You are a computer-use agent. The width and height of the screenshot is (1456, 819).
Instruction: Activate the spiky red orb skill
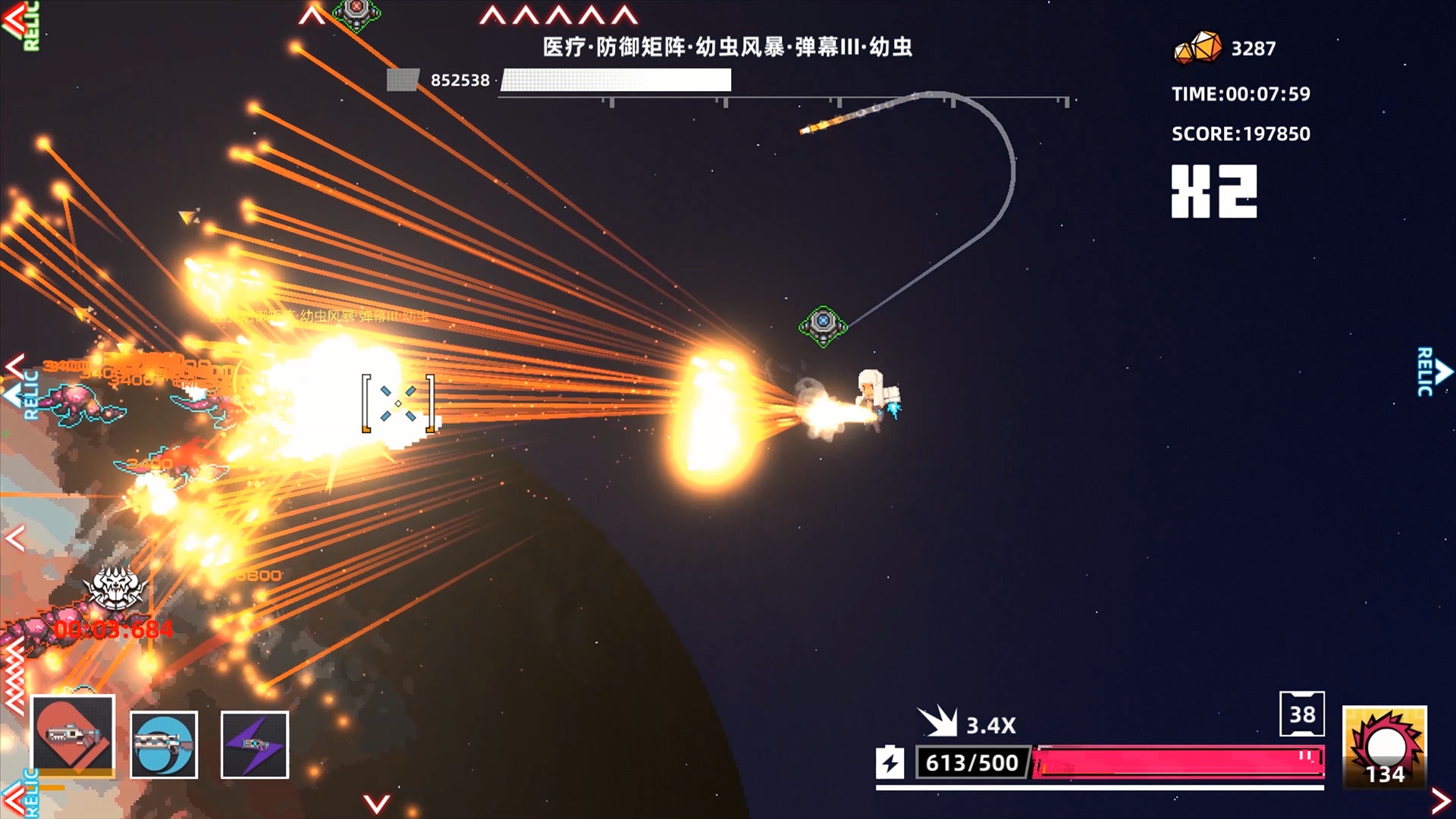tap(1385, 747)
